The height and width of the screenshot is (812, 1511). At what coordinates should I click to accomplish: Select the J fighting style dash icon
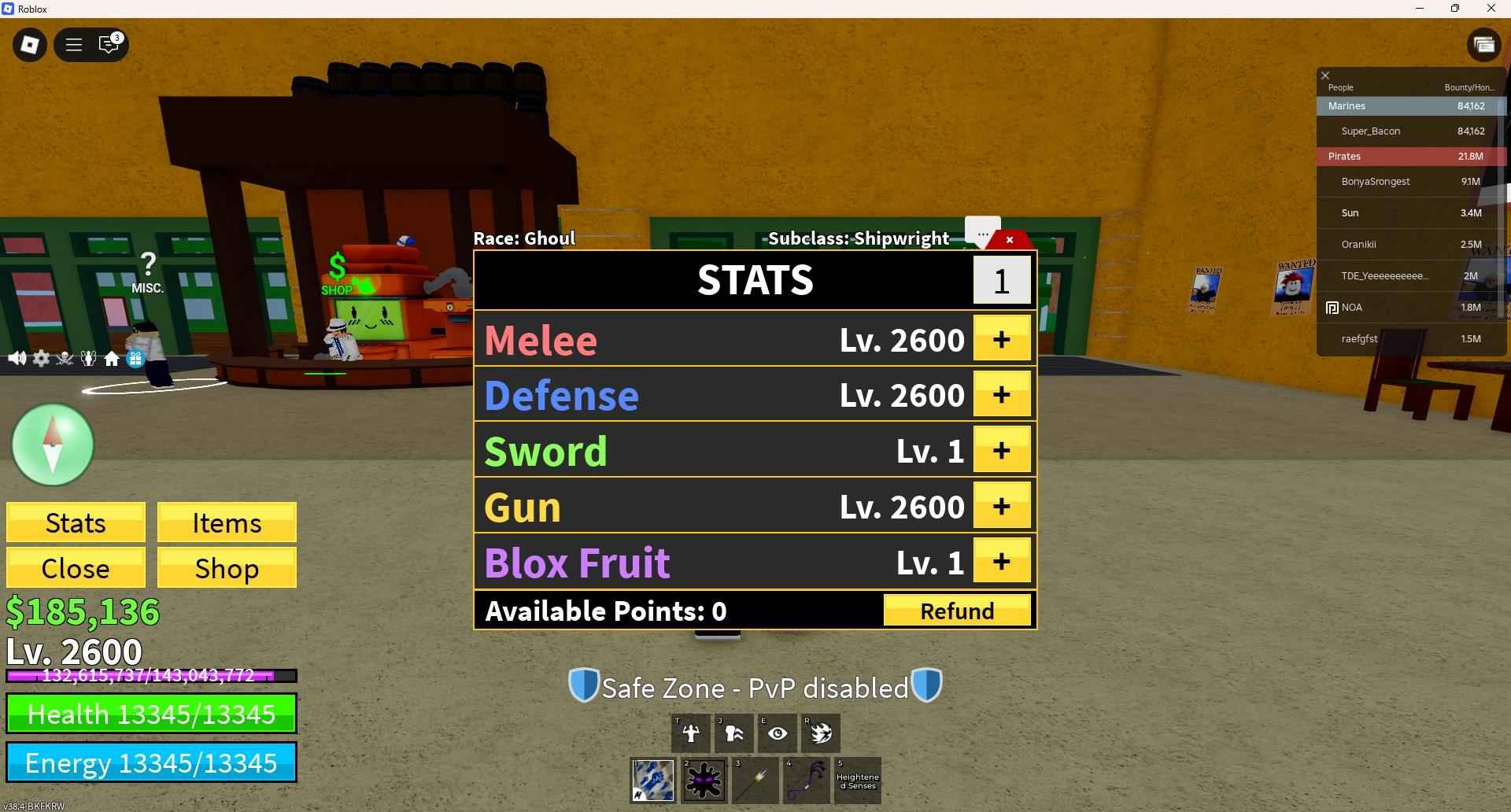point(734,733)
